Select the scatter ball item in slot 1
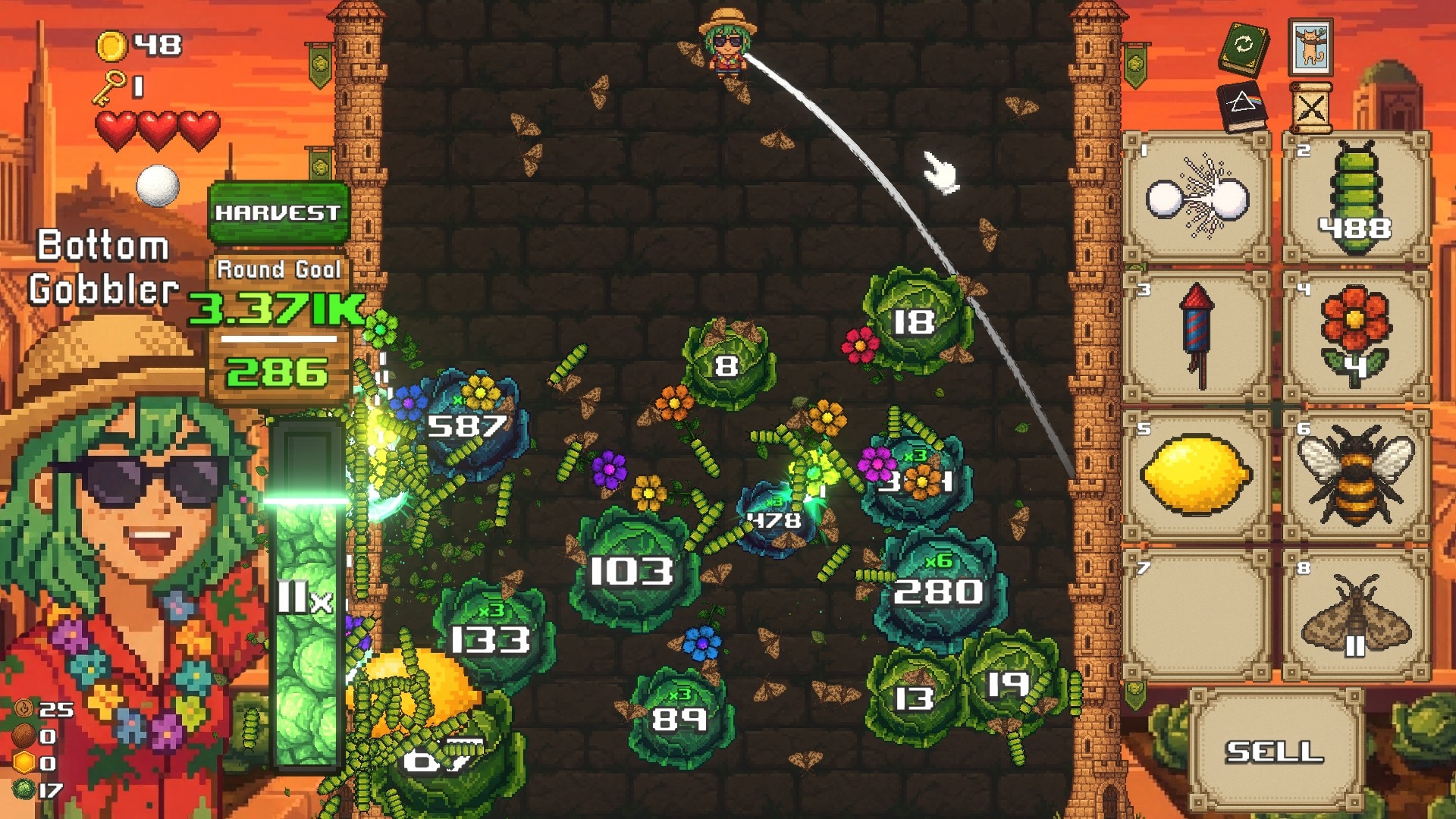This screenshot has height=819, width=1456. pyautogui.click(x=1197, y=198)
